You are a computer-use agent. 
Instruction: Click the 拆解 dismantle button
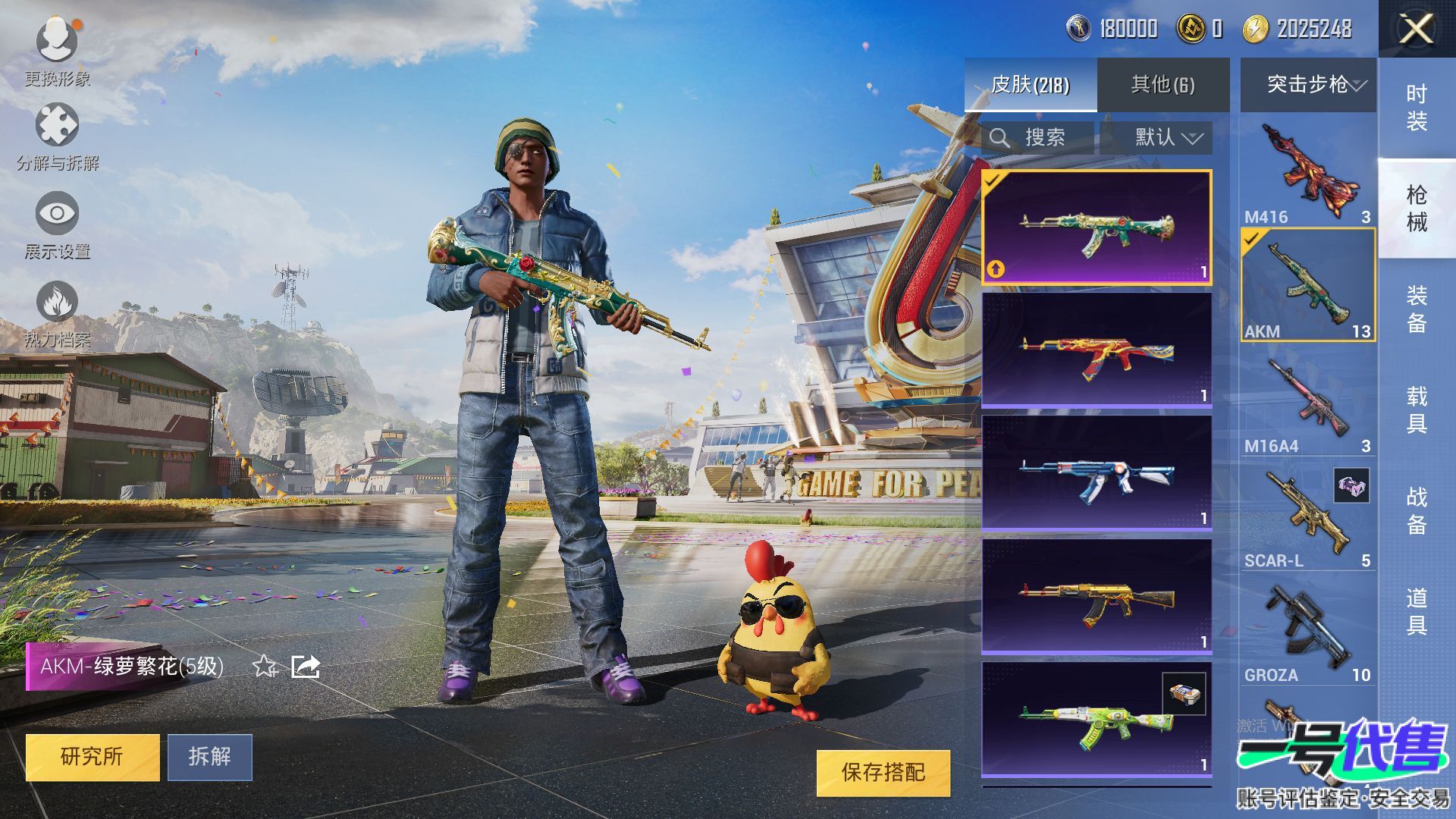tap(210, 757)
